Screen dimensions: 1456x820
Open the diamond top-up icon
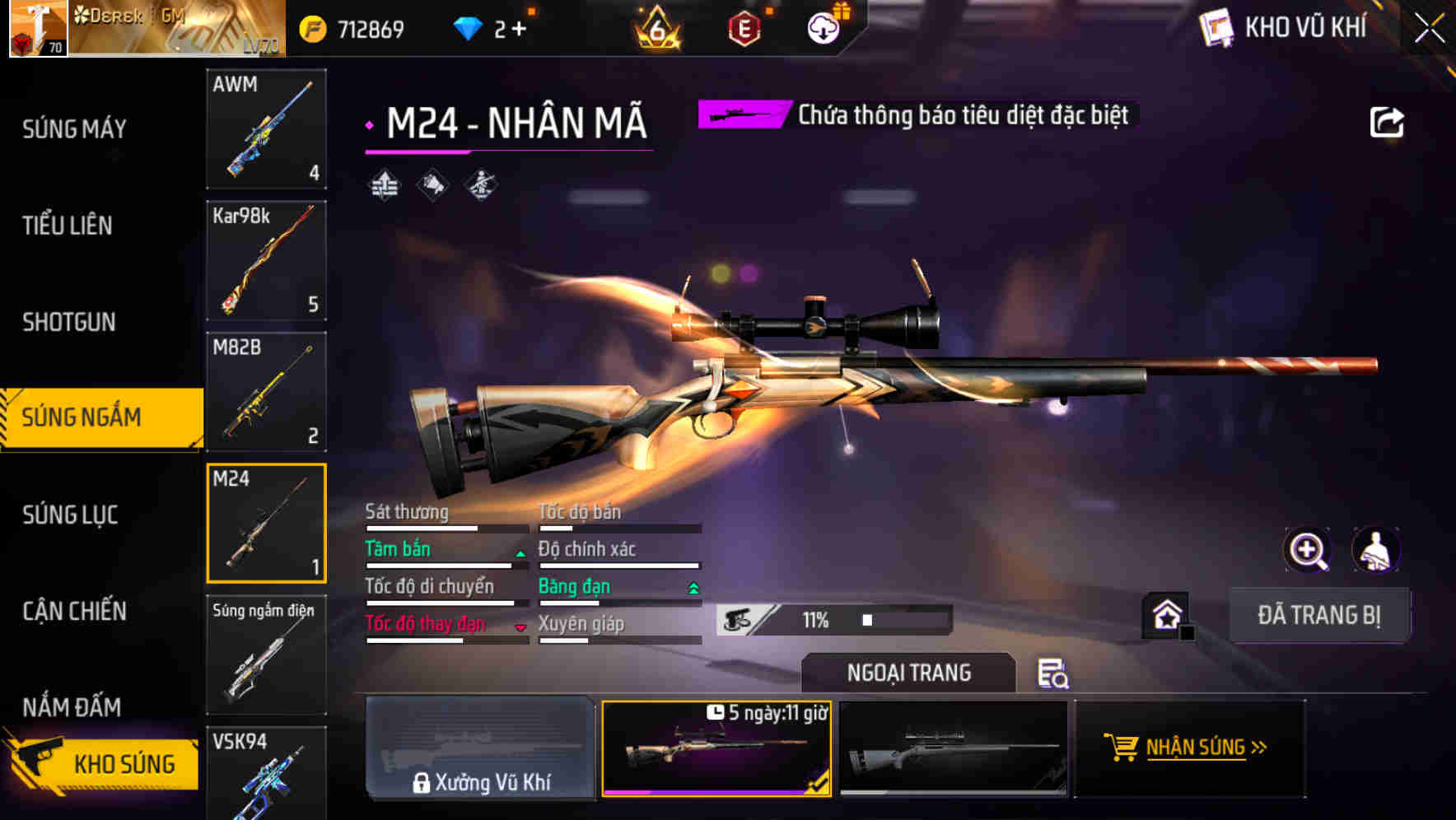pos(470,27)
